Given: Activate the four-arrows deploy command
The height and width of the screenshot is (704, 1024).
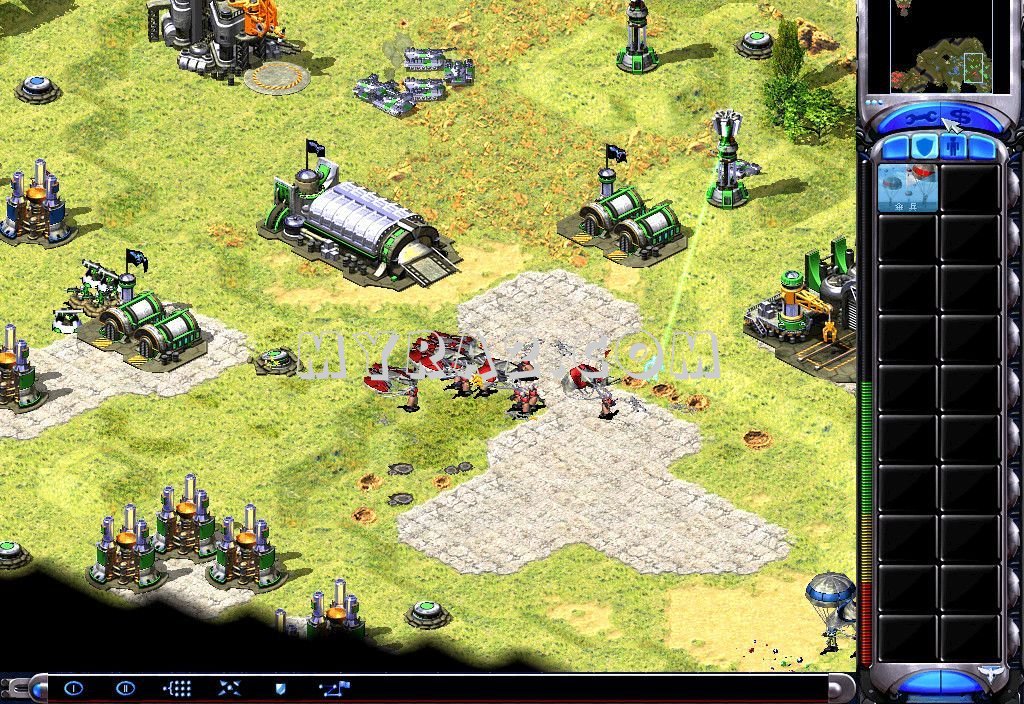Looking at the screenshot, I should pyautogui.click(x=229, y=688).
